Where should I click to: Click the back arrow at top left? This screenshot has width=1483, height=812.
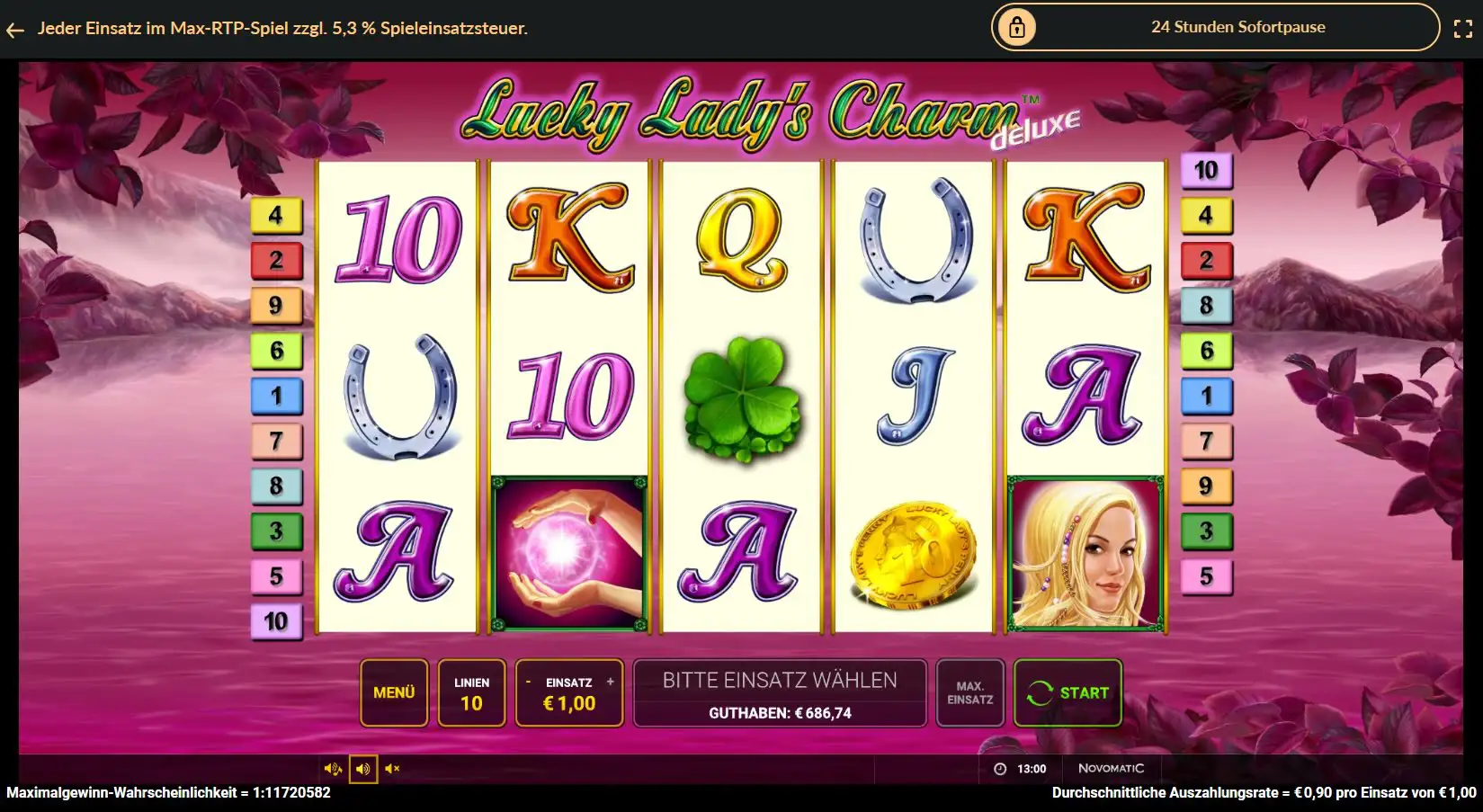[14, 27]
